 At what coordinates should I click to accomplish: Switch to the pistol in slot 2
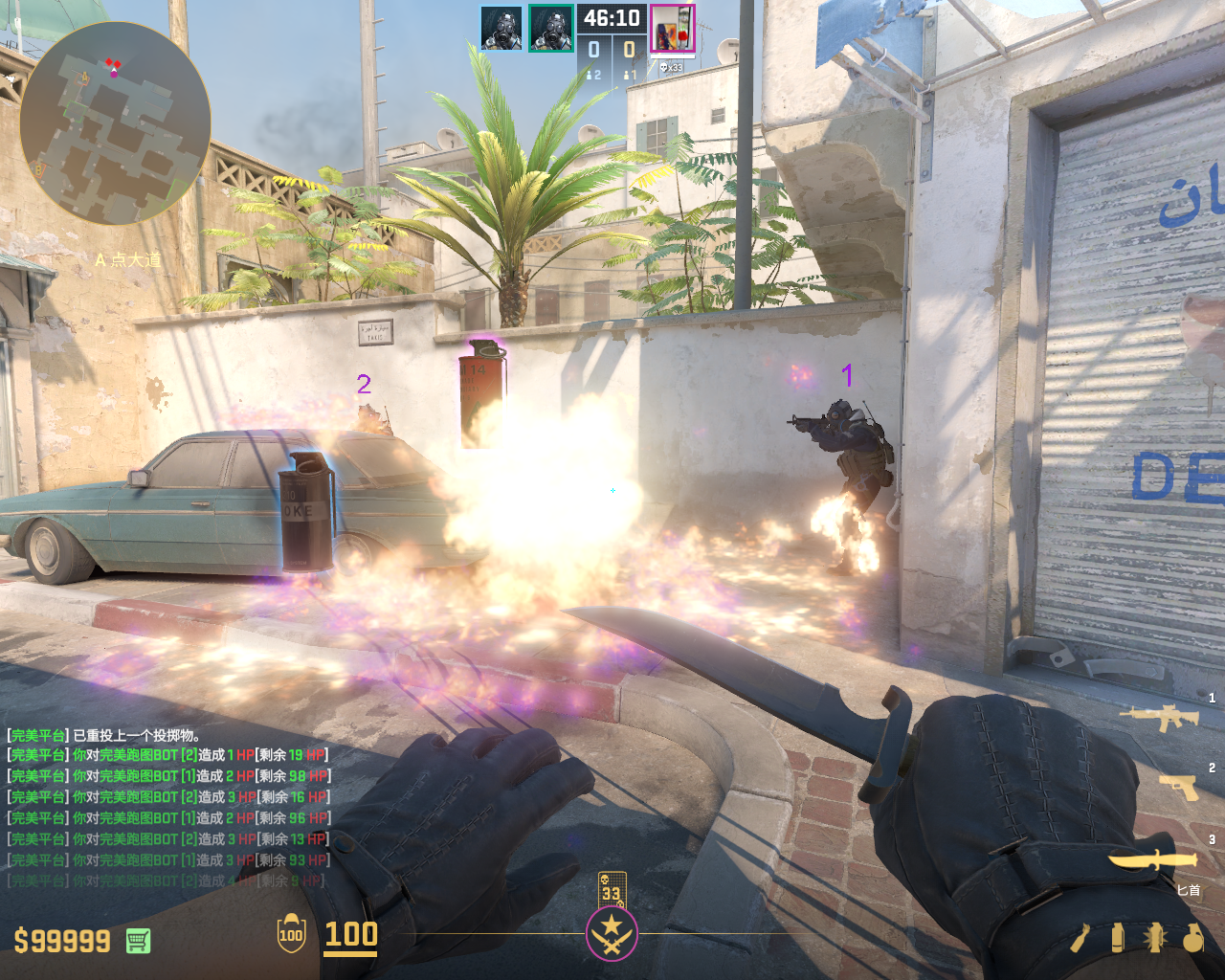coord(1179,787)
